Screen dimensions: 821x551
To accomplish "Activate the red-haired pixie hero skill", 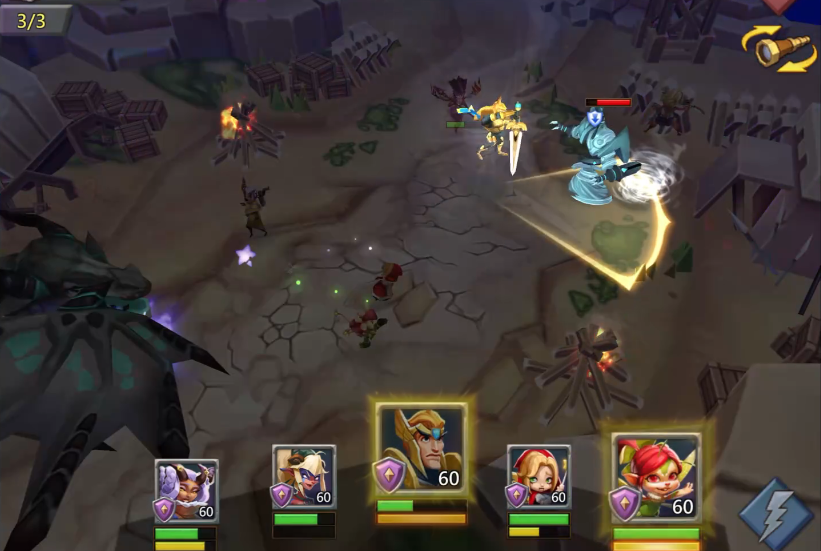I will point(657,478).
